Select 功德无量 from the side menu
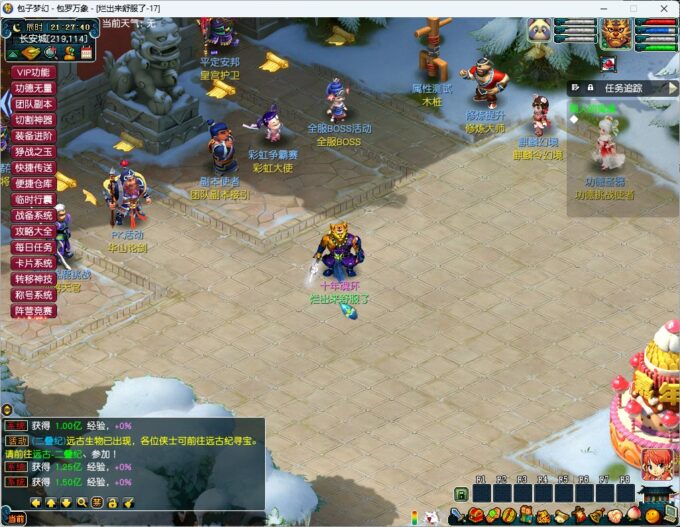The width and height of the screenshot is (680, 527). pyautogui.click(x=32, y=88)
